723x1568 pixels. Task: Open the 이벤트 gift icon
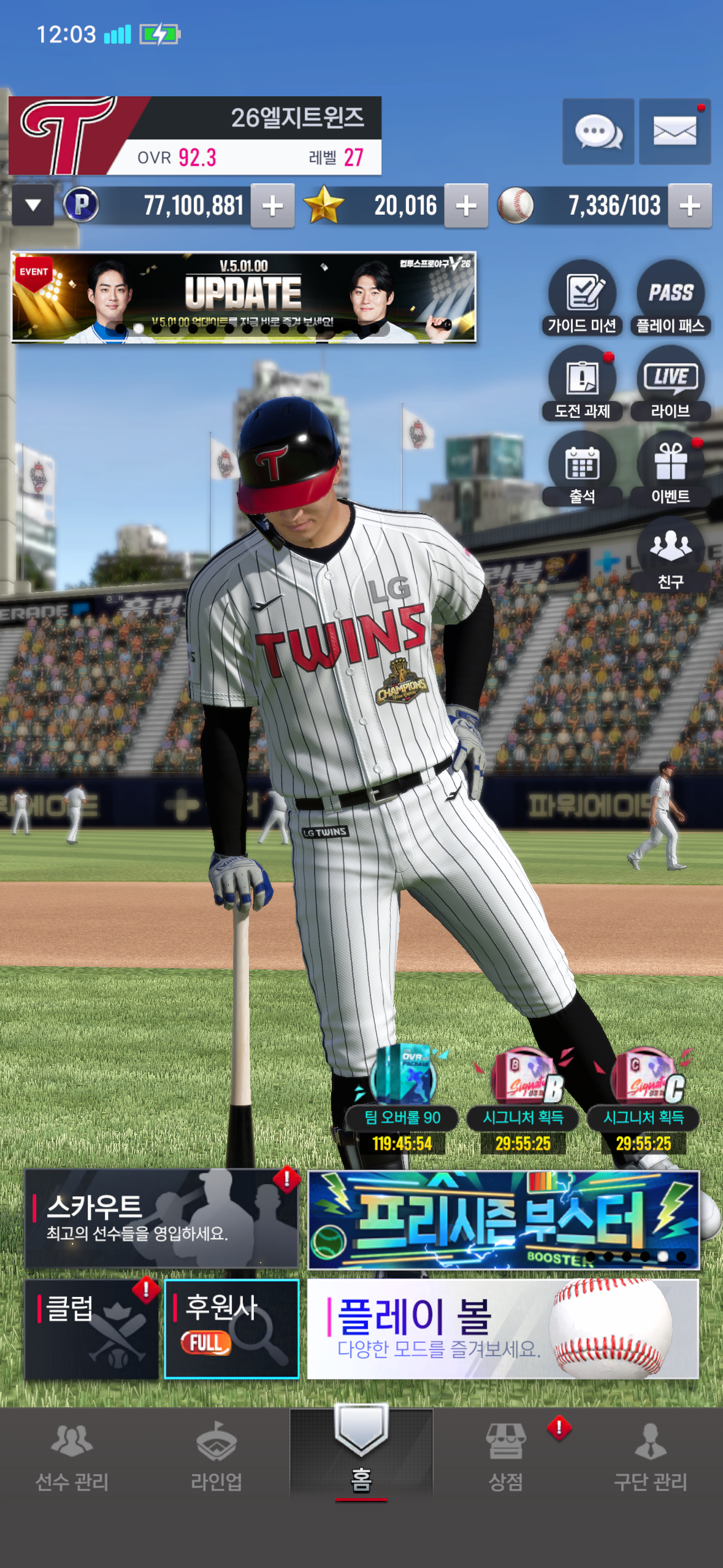click(x=670, y=469)
